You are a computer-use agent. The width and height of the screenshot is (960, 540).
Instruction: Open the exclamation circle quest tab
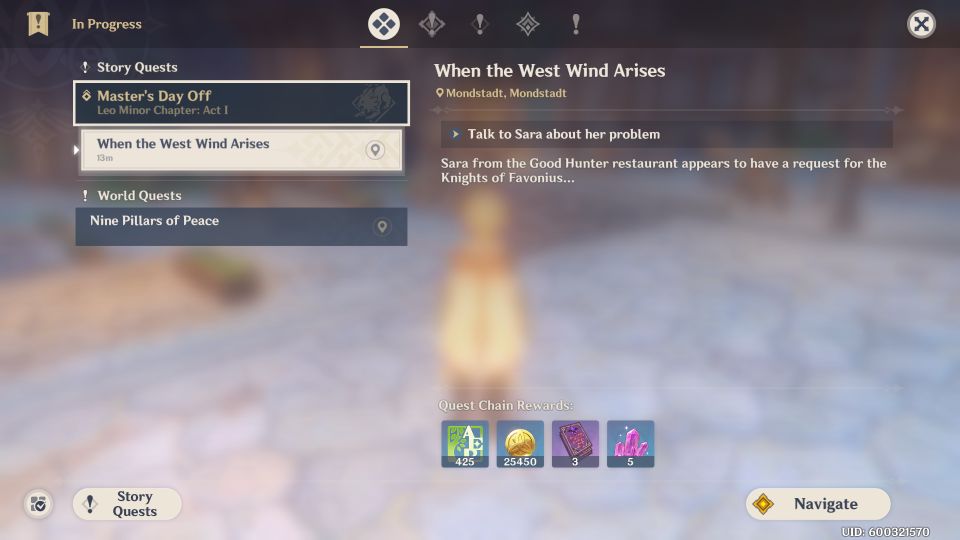(x=480, y=24)
